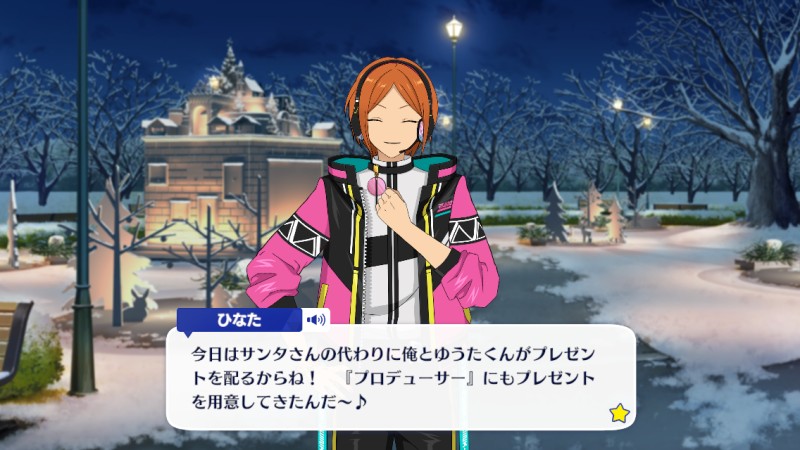This screenshot has height=450, width=800.
Task: Click the yellow star continue indicator
Action: coord(617,411)
